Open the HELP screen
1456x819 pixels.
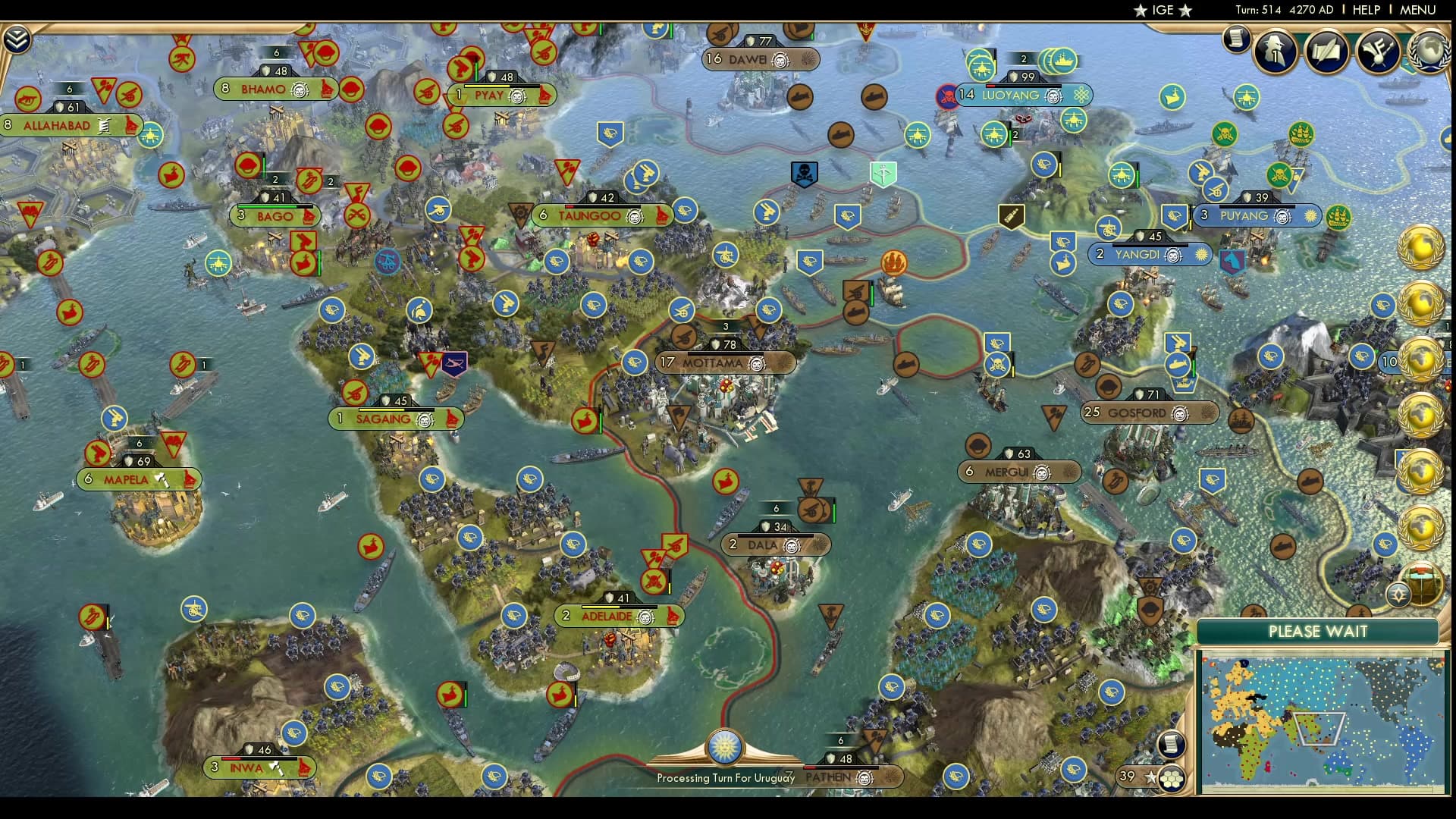point(1365,11)
